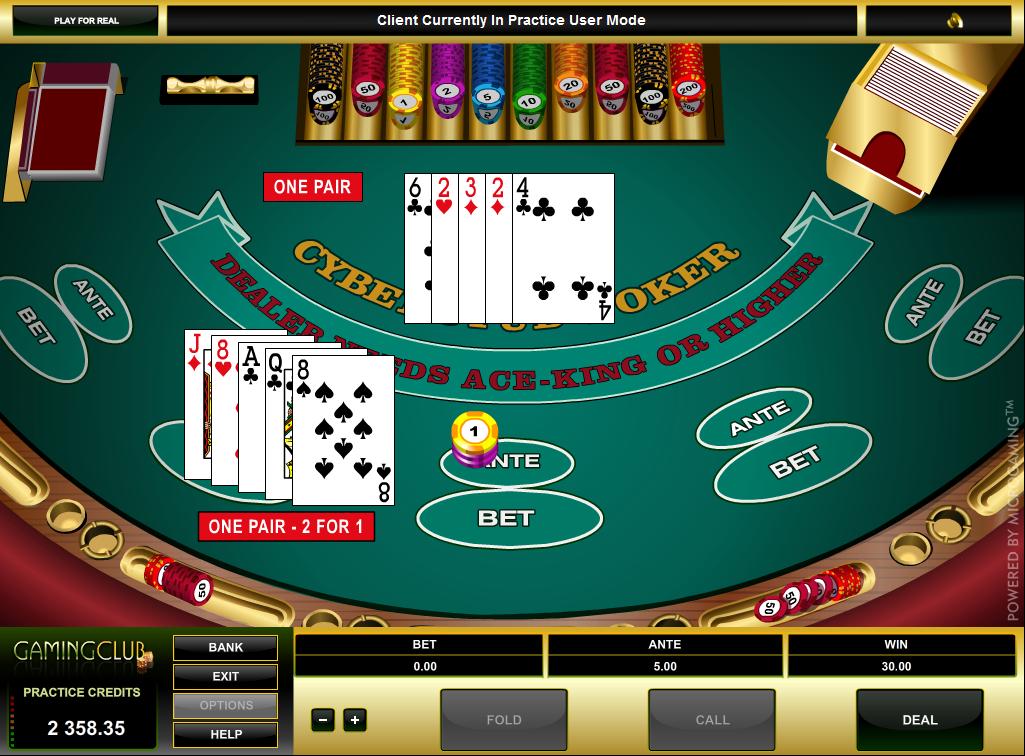The height and width of the screenshot is (756, 1025).
Task: Fold the current hand
Action: 503,719
